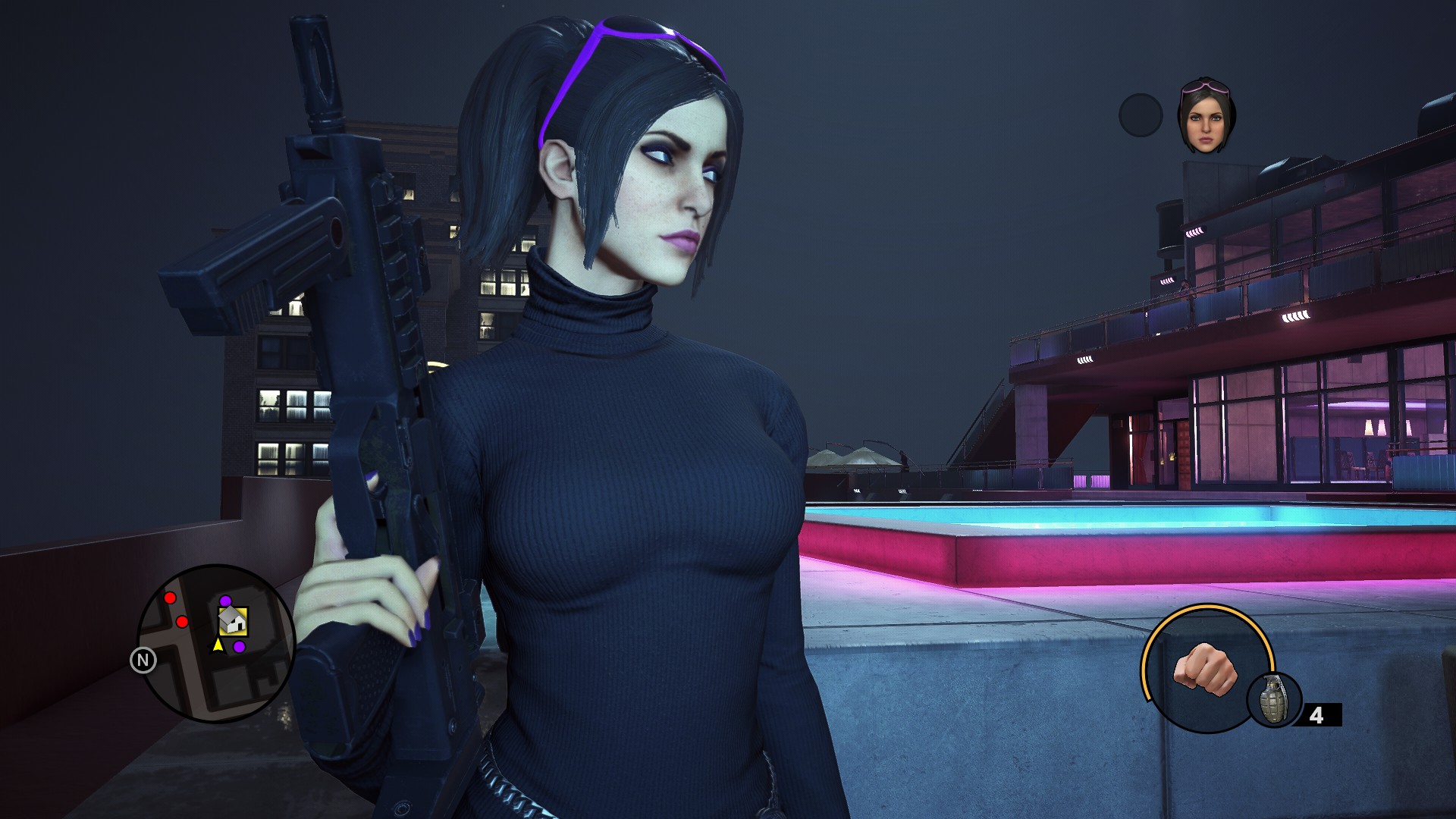This screenshot has width=1456, height=819.
Task: Select the purple blip above the crib icon
Action: [225, 601]
